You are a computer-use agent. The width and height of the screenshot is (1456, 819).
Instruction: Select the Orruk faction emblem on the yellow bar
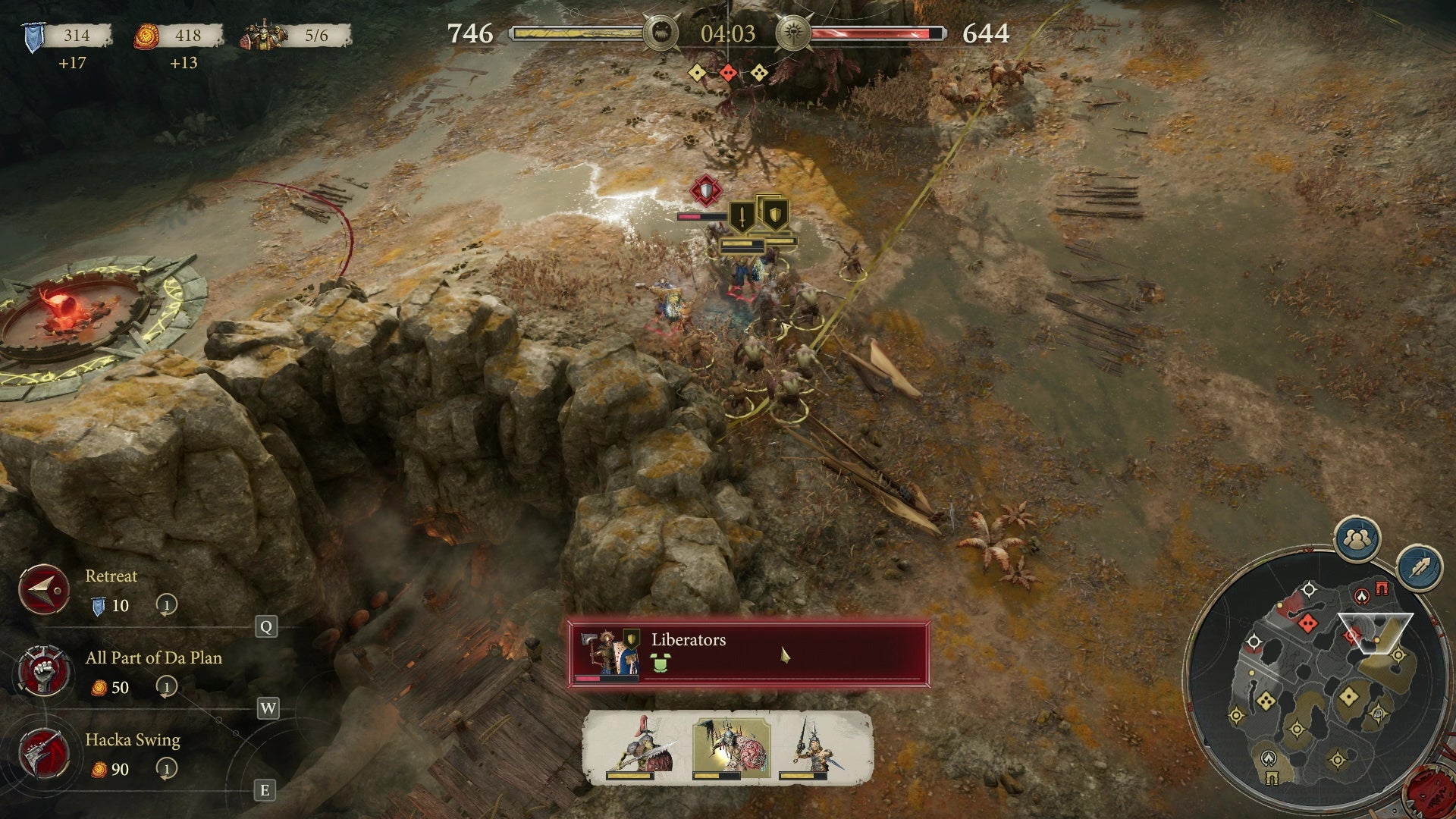coord(661,33)
